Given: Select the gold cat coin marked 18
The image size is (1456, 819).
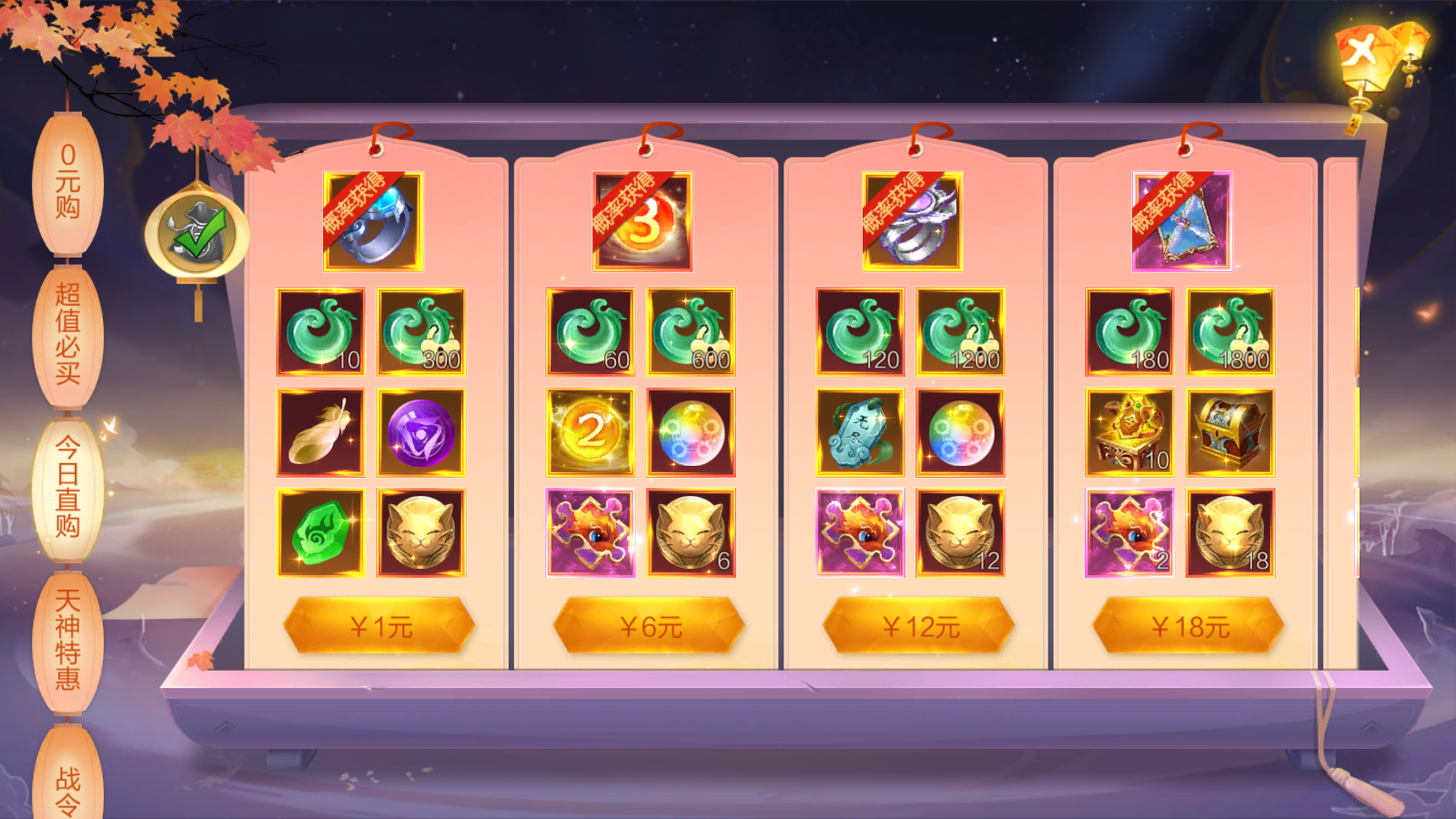Looking at the screenshot, I should tap(1230, 532).
